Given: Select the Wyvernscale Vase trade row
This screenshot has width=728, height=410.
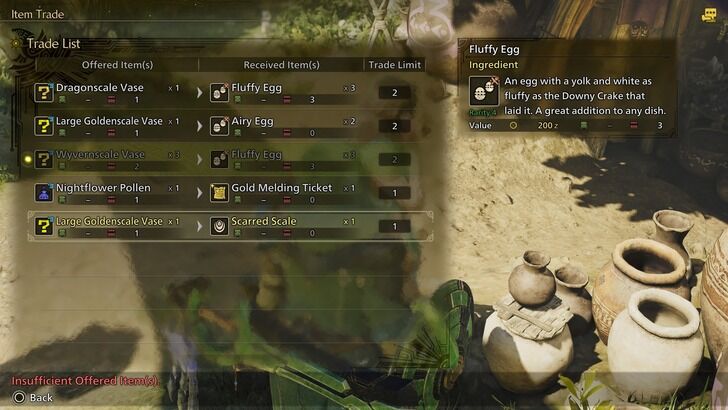Looking at the screenshot, I should (x=230, y=160).
